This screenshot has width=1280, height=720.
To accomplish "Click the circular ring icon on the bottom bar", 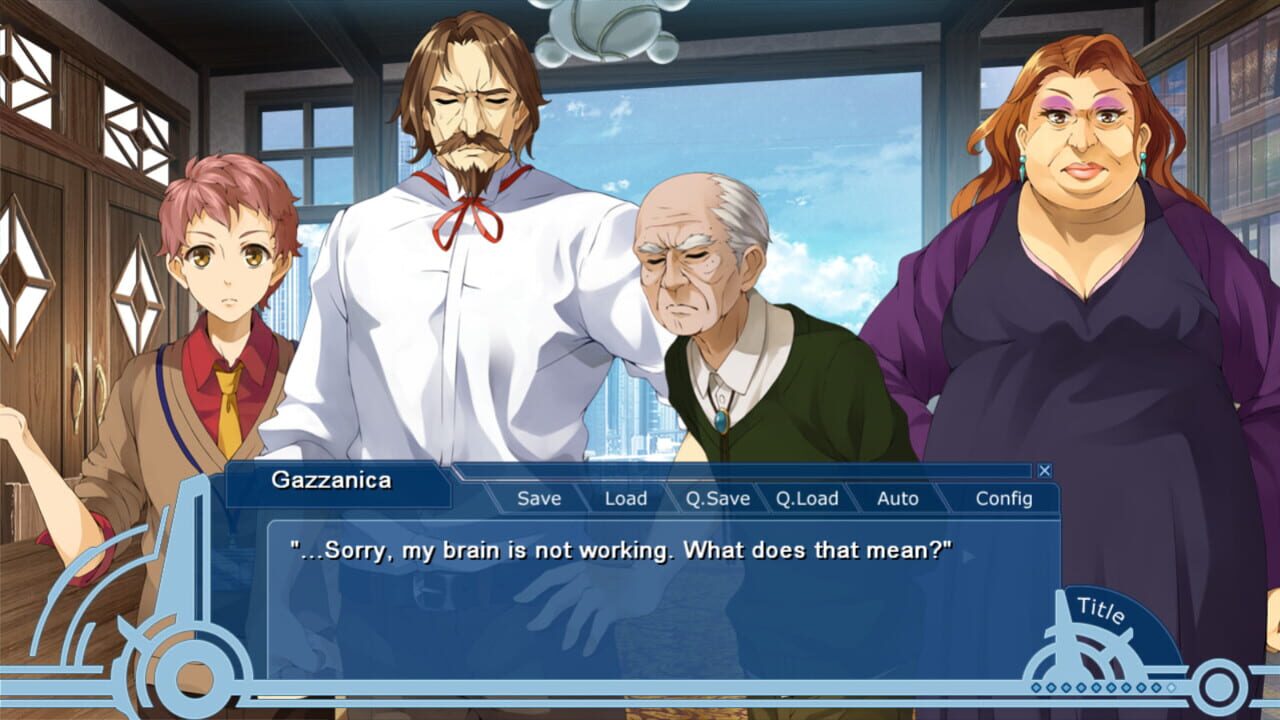I will 1217,685.
